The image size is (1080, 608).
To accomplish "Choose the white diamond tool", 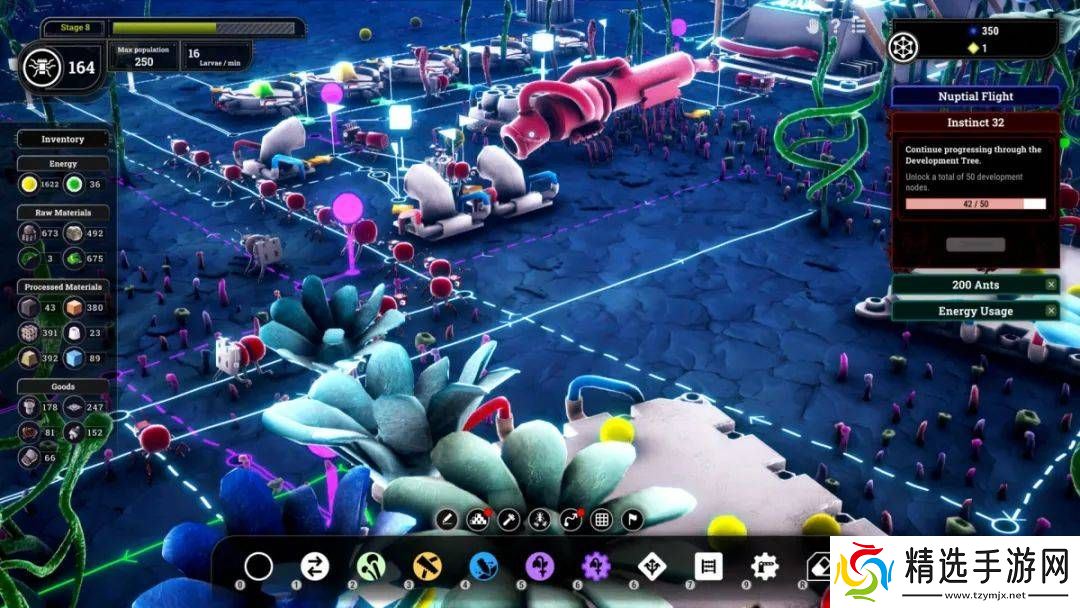I will pyautogui.click(x=652, y=567).
